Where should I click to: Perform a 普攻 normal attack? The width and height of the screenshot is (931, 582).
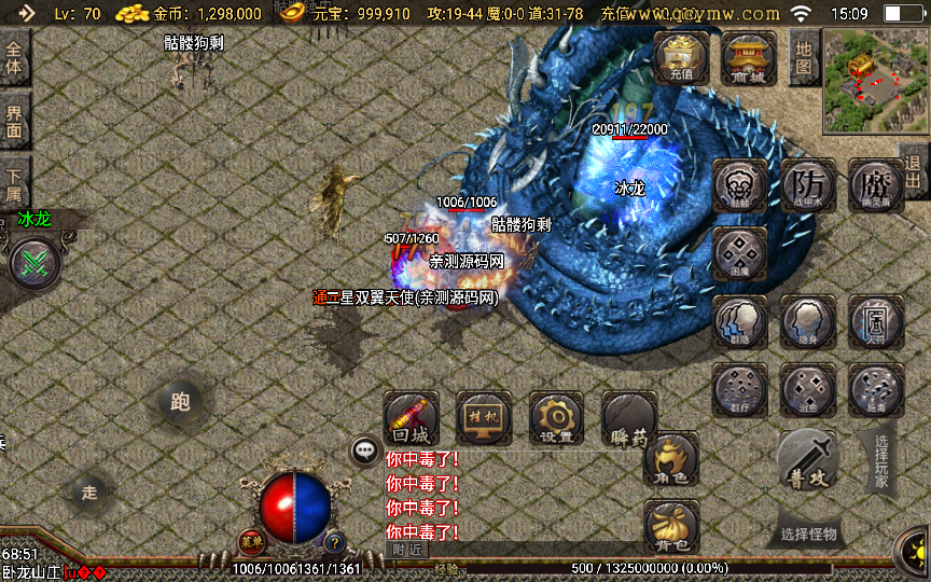pyautogui.click(x=807, y=459)
